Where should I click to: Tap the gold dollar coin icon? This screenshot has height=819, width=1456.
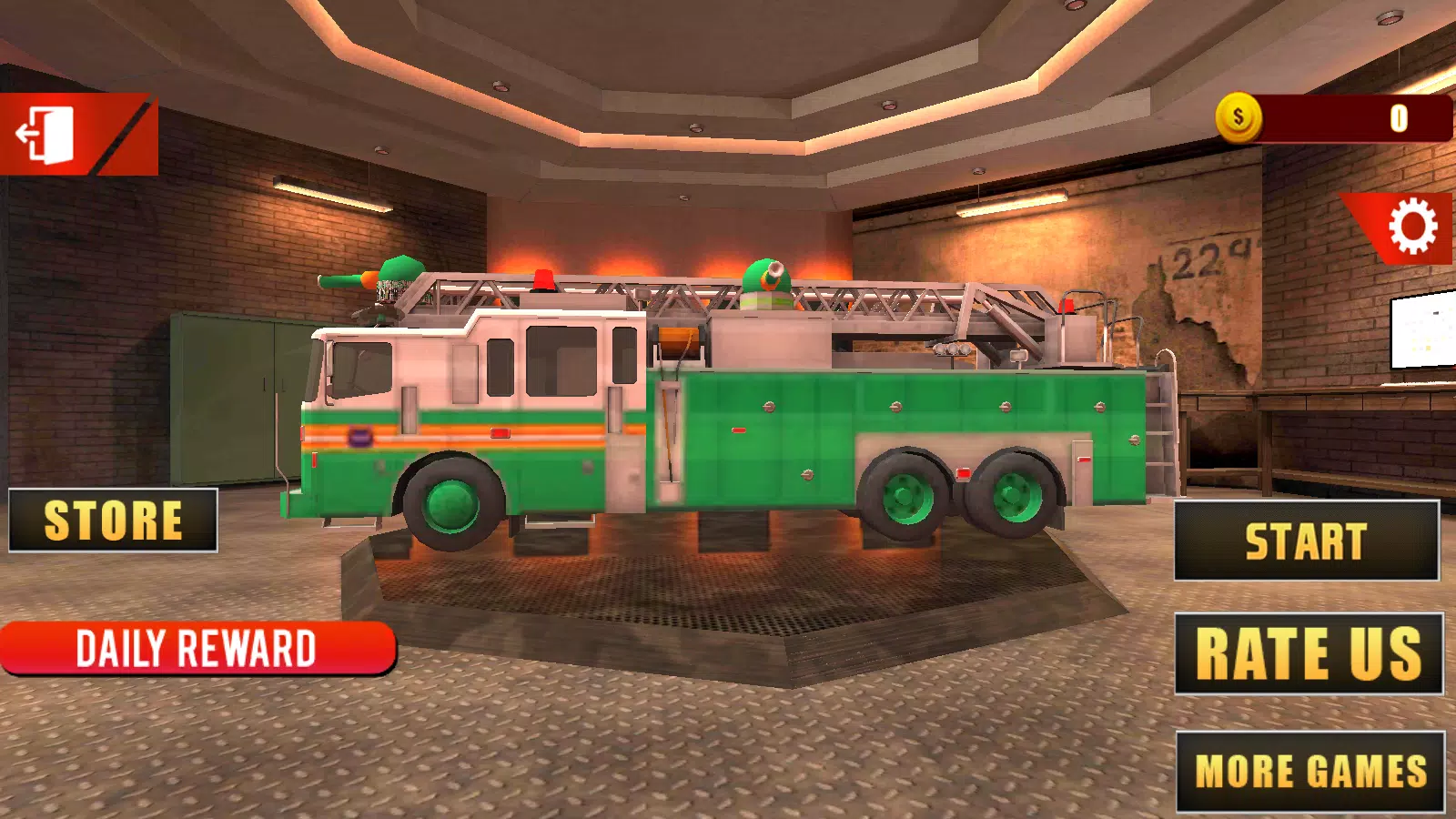(x=1239, y=116)
